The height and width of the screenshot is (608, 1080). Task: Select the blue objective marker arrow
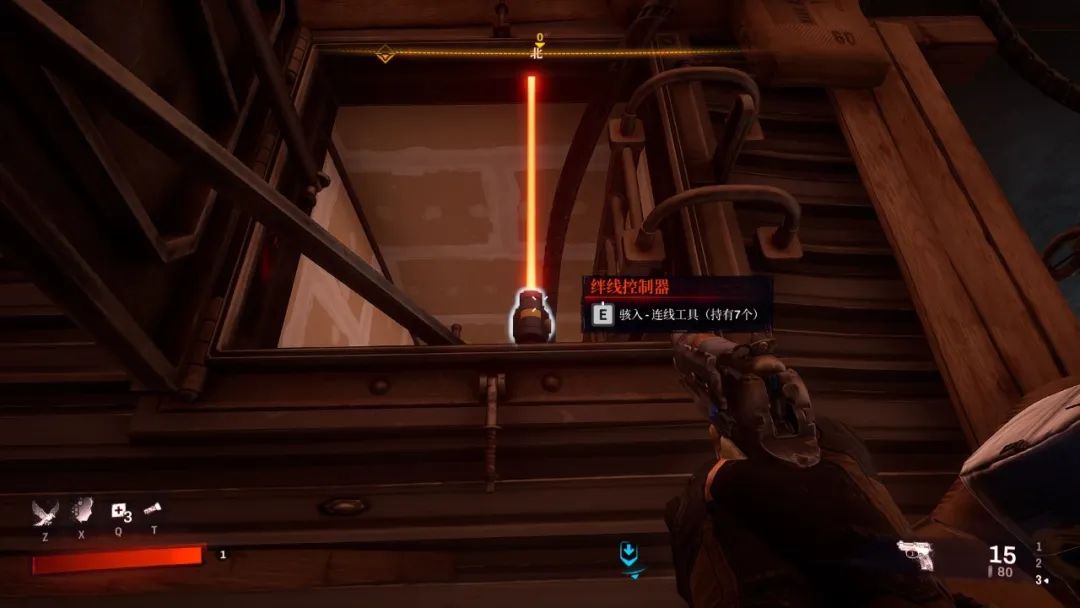(628, 552)
